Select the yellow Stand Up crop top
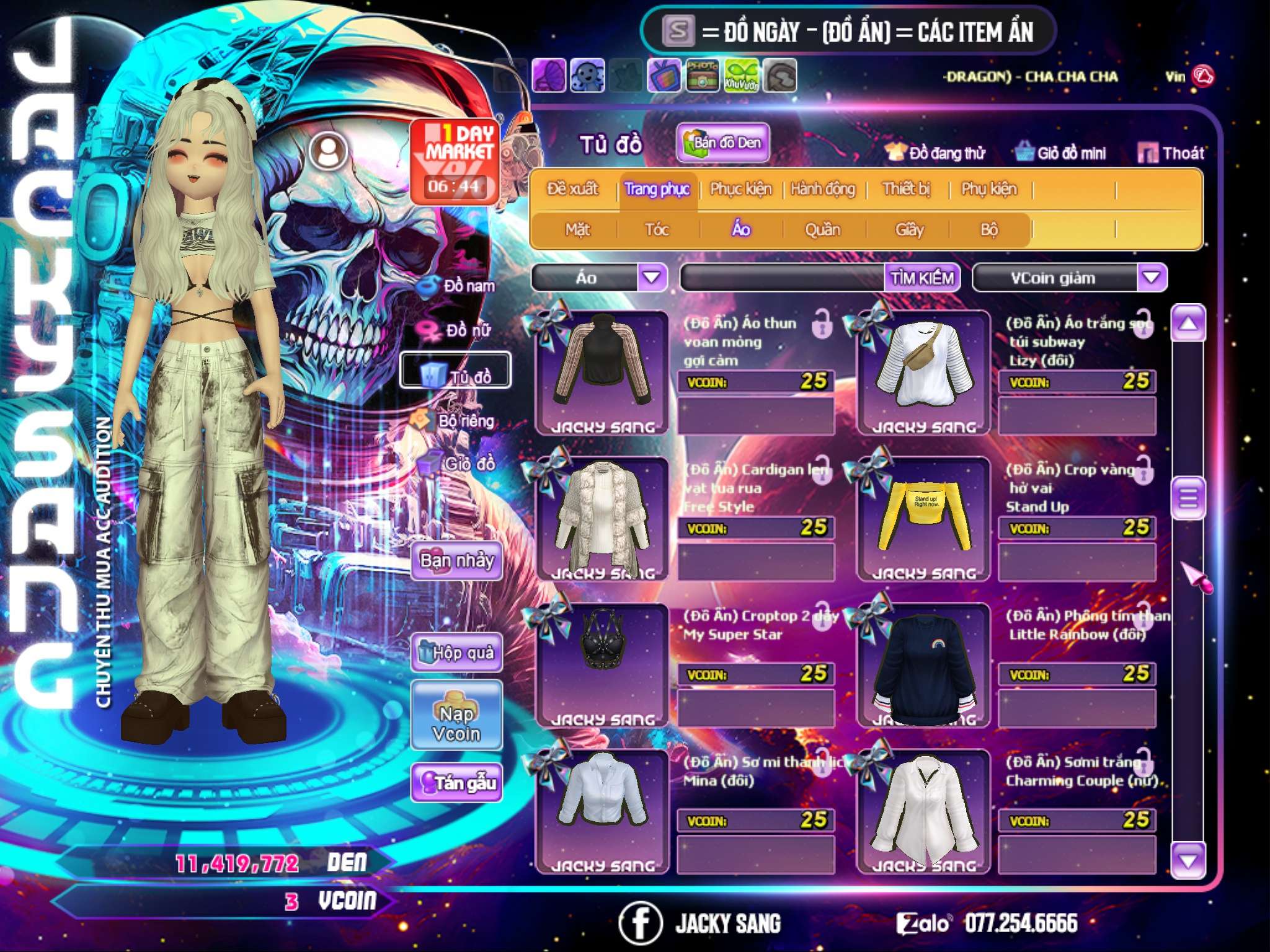 coord(923,519)
